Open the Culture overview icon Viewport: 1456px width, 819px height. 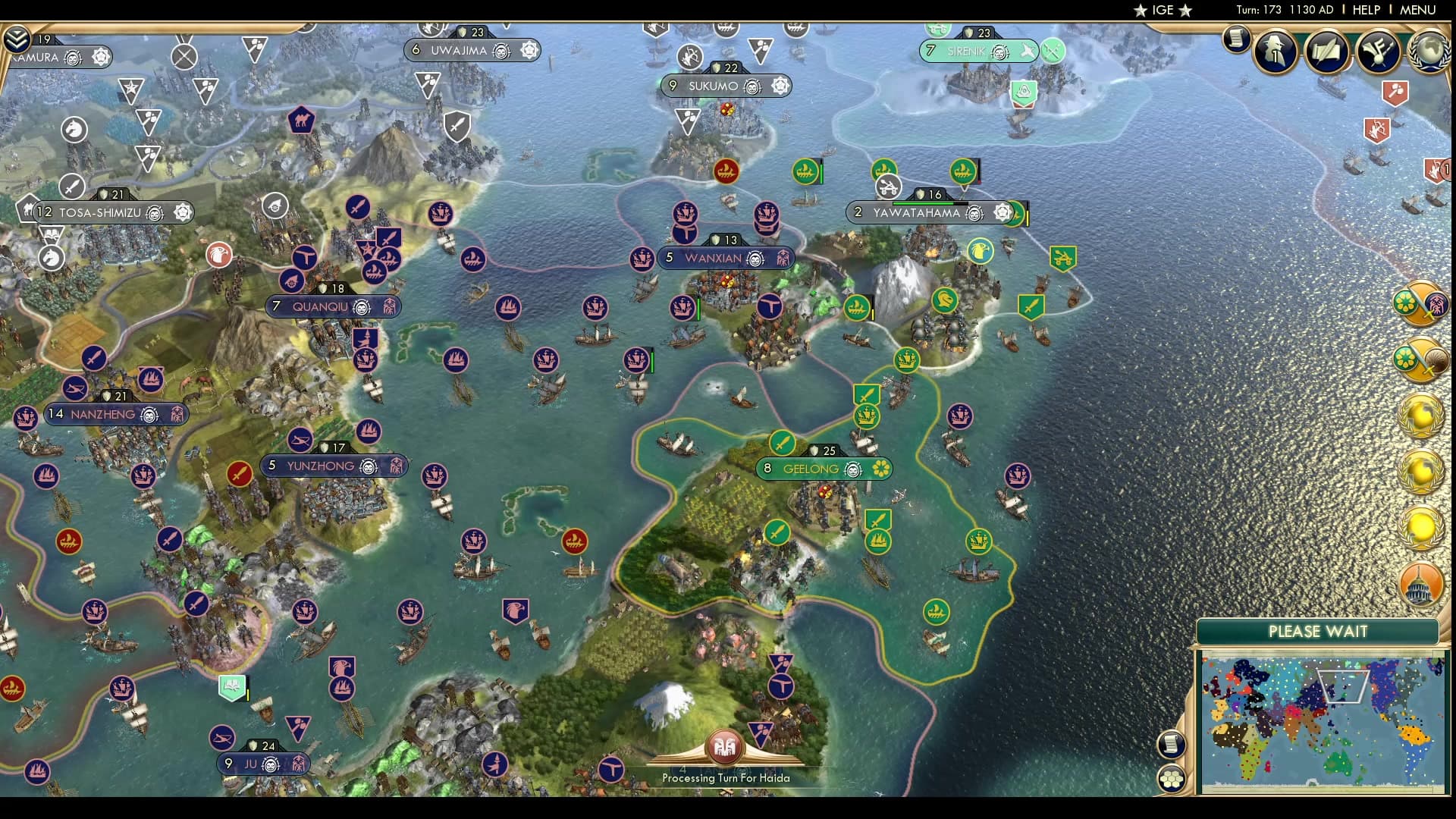[x=1379, y=53]
